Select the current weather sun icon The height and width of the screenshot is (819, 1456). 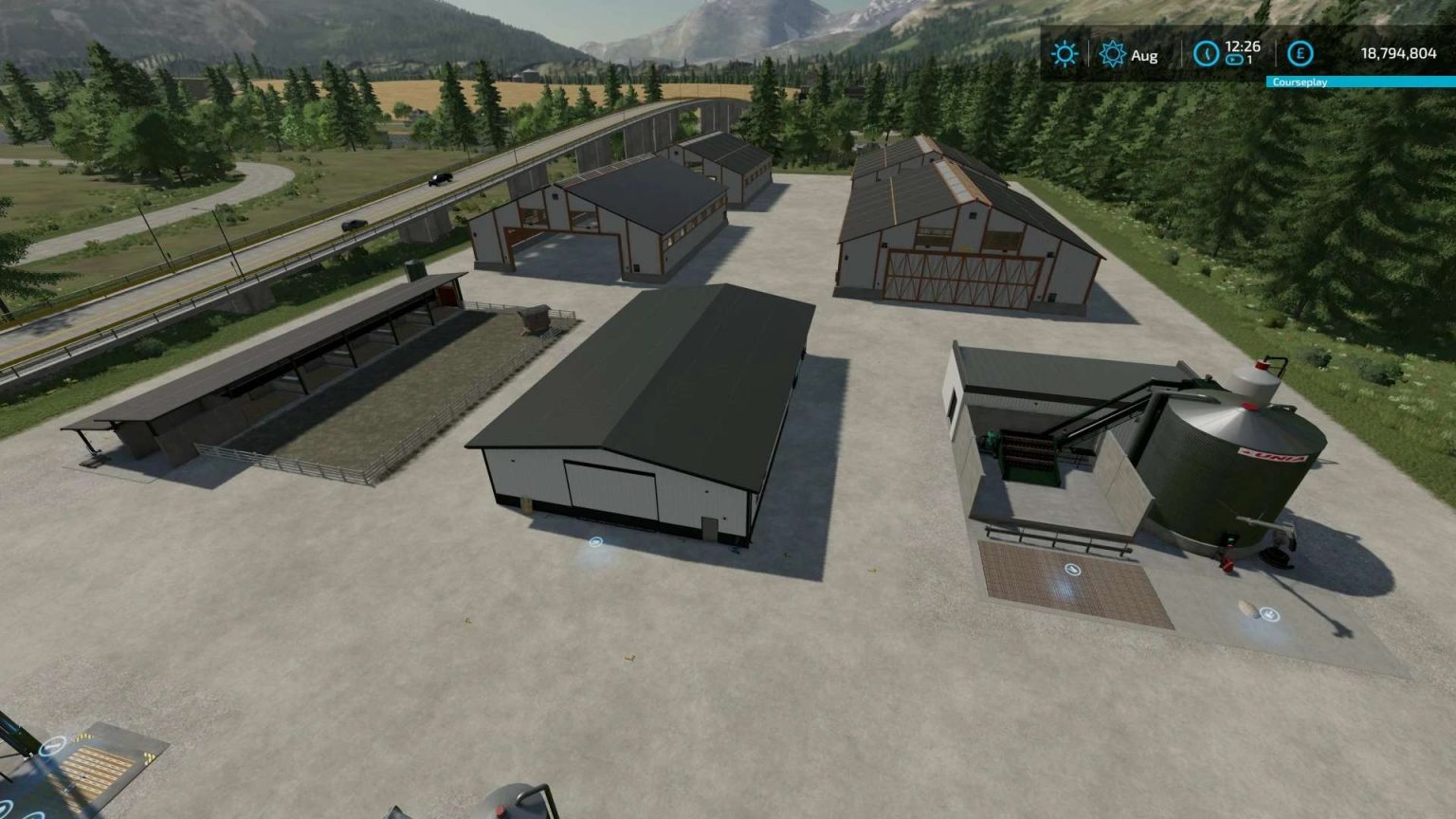[1065, 54]
